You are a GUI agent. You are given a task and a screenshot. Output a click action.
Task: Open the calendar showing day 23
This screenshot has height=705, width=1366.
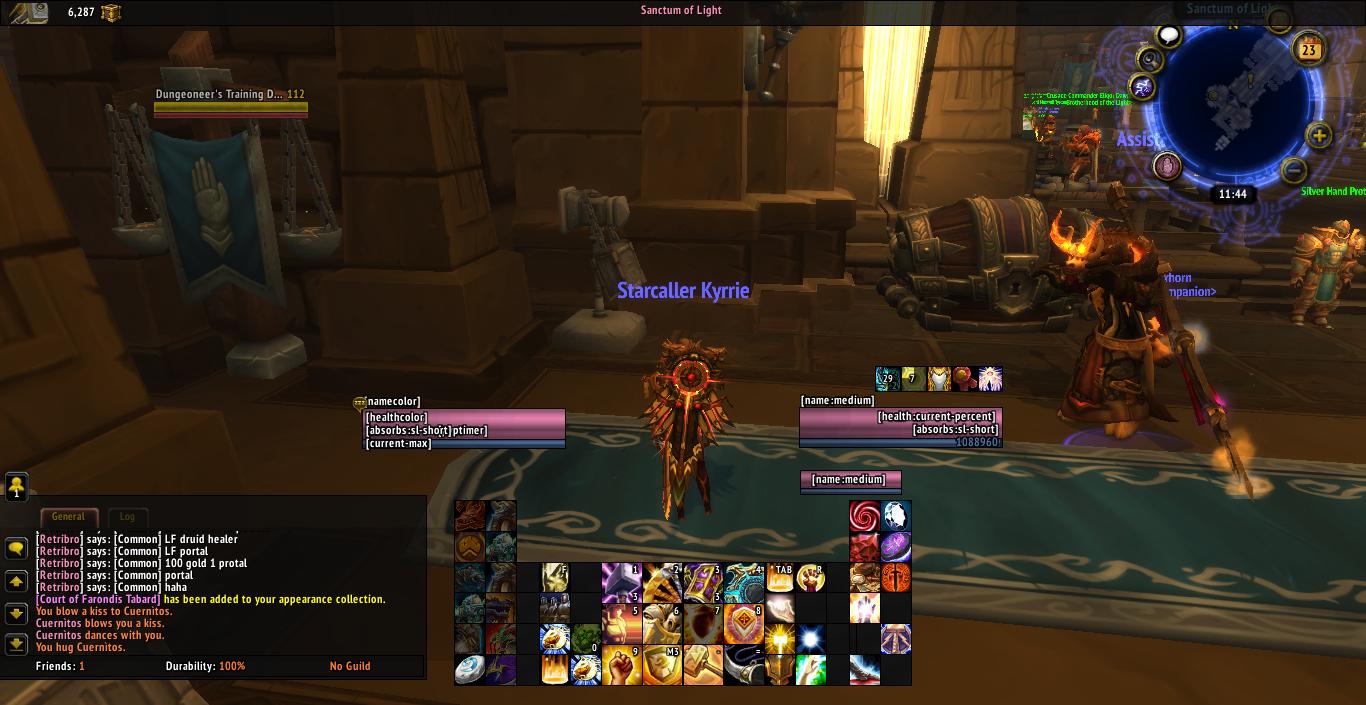point(1308,48)
